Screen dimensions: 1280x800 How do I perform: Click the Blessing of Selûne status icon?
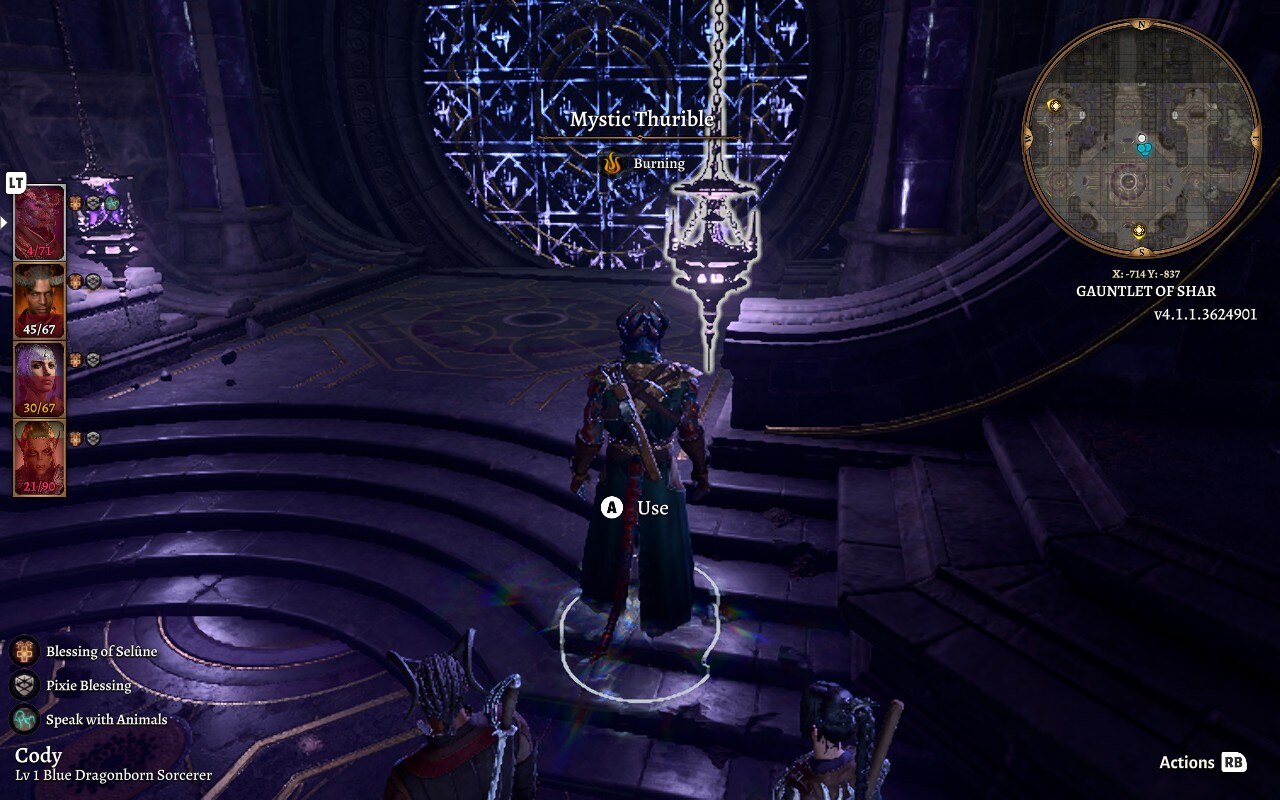(23, 650)
